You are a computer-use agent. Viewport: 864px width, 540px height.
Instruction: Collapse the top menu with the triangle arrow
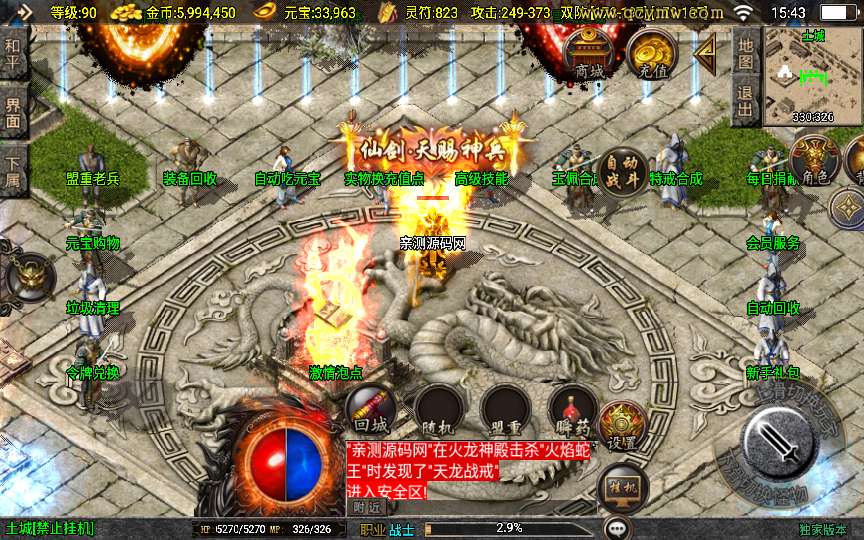click(x=705, y=51)
